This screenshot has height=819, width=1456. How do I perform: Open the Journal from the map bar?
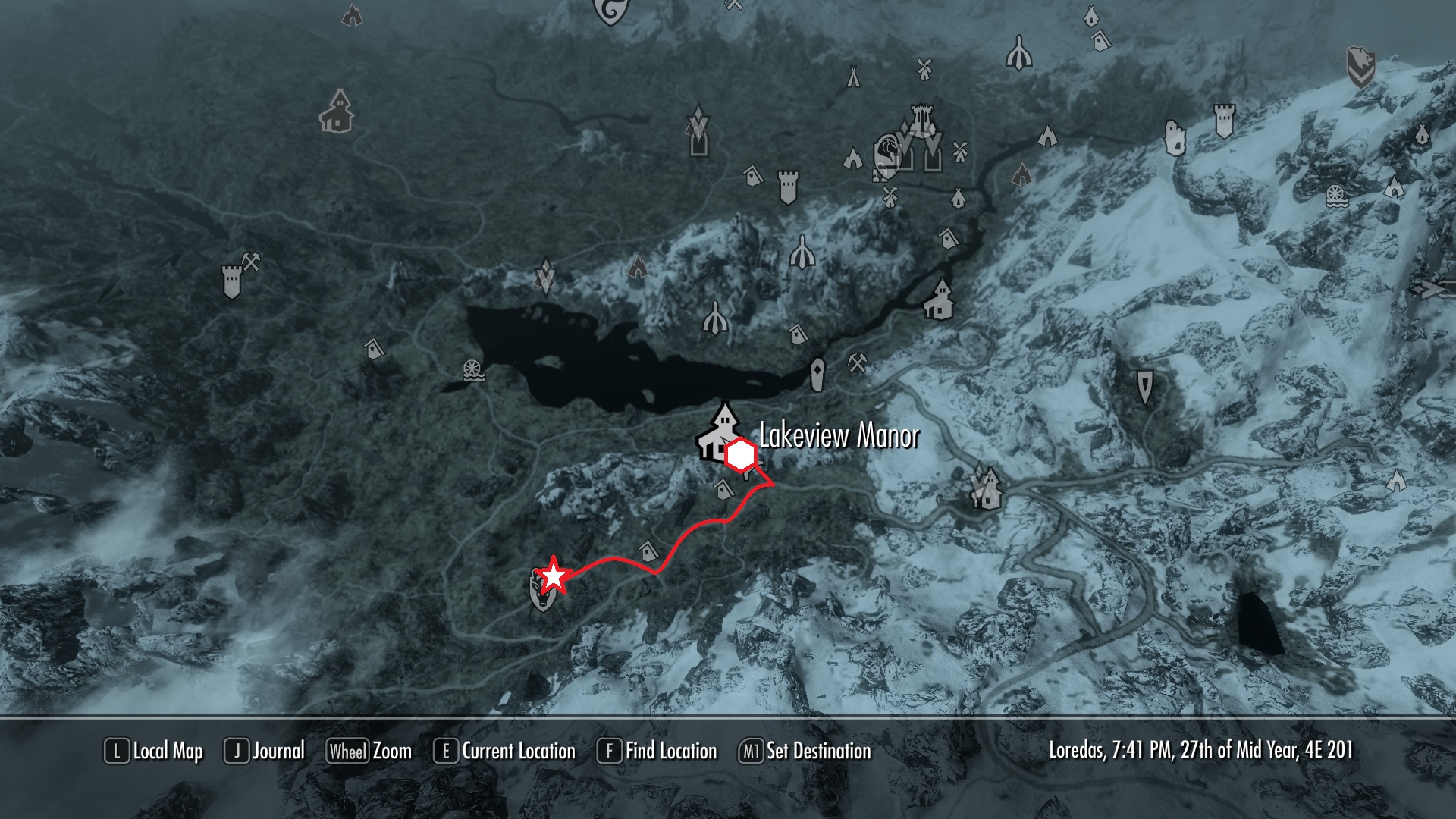click(265, 751)
